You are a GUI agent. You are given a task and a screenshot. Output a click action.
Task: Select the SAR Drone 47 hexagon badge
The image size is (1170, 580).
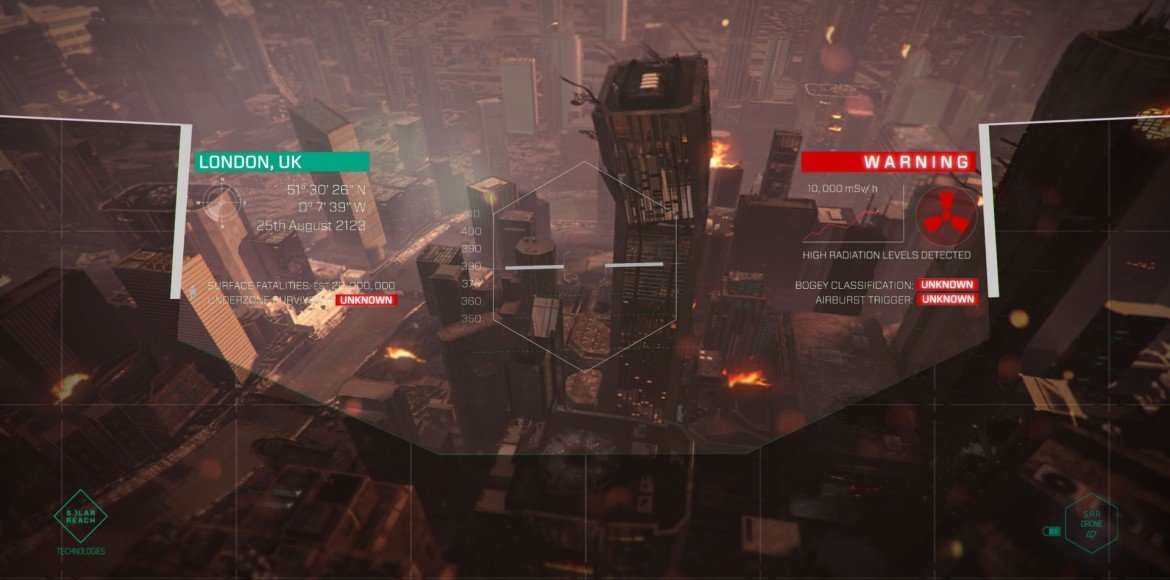1091,522
